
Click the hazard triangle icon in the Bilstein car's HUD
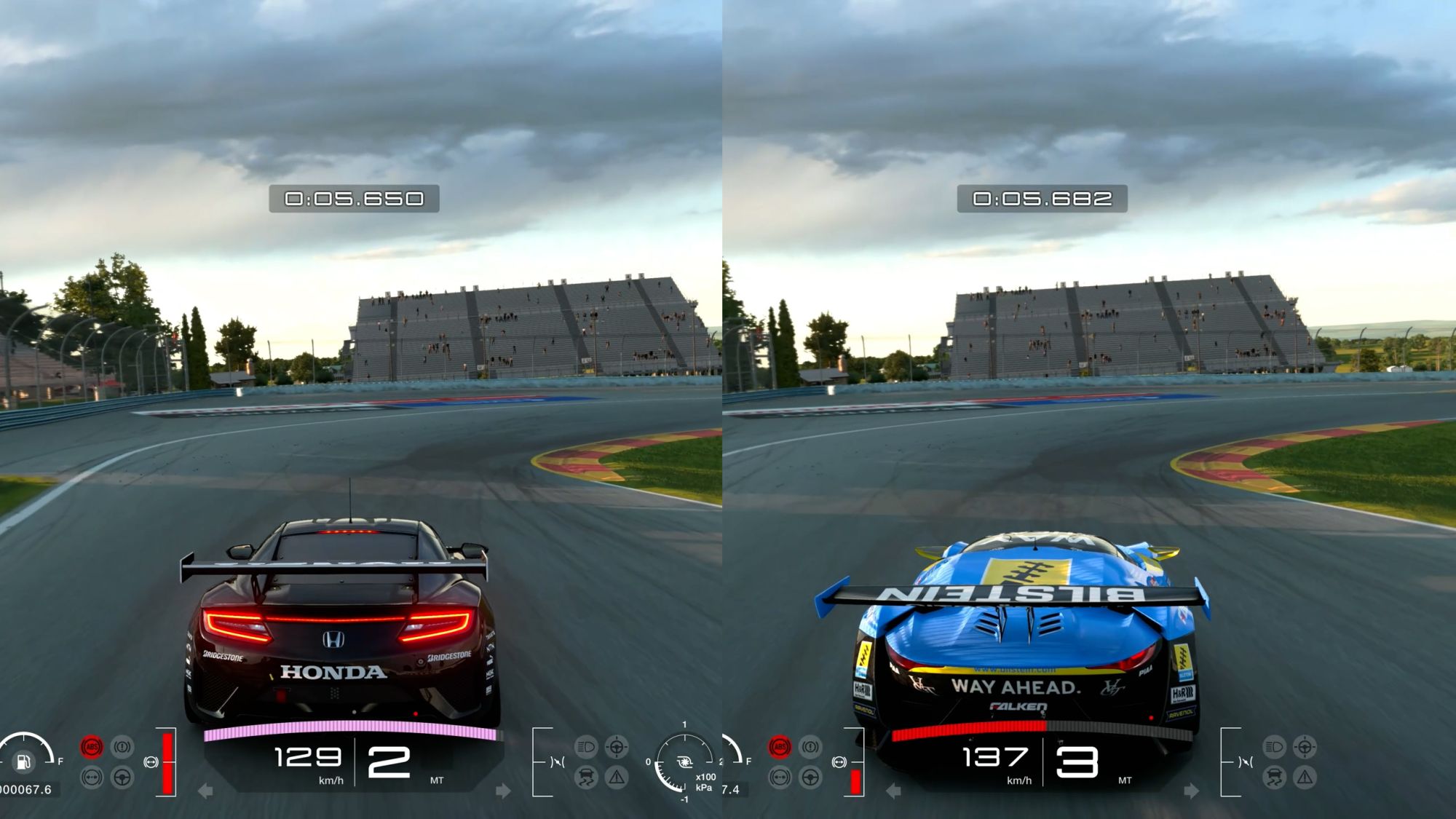pyautogui.click(x=1305, y=778)
